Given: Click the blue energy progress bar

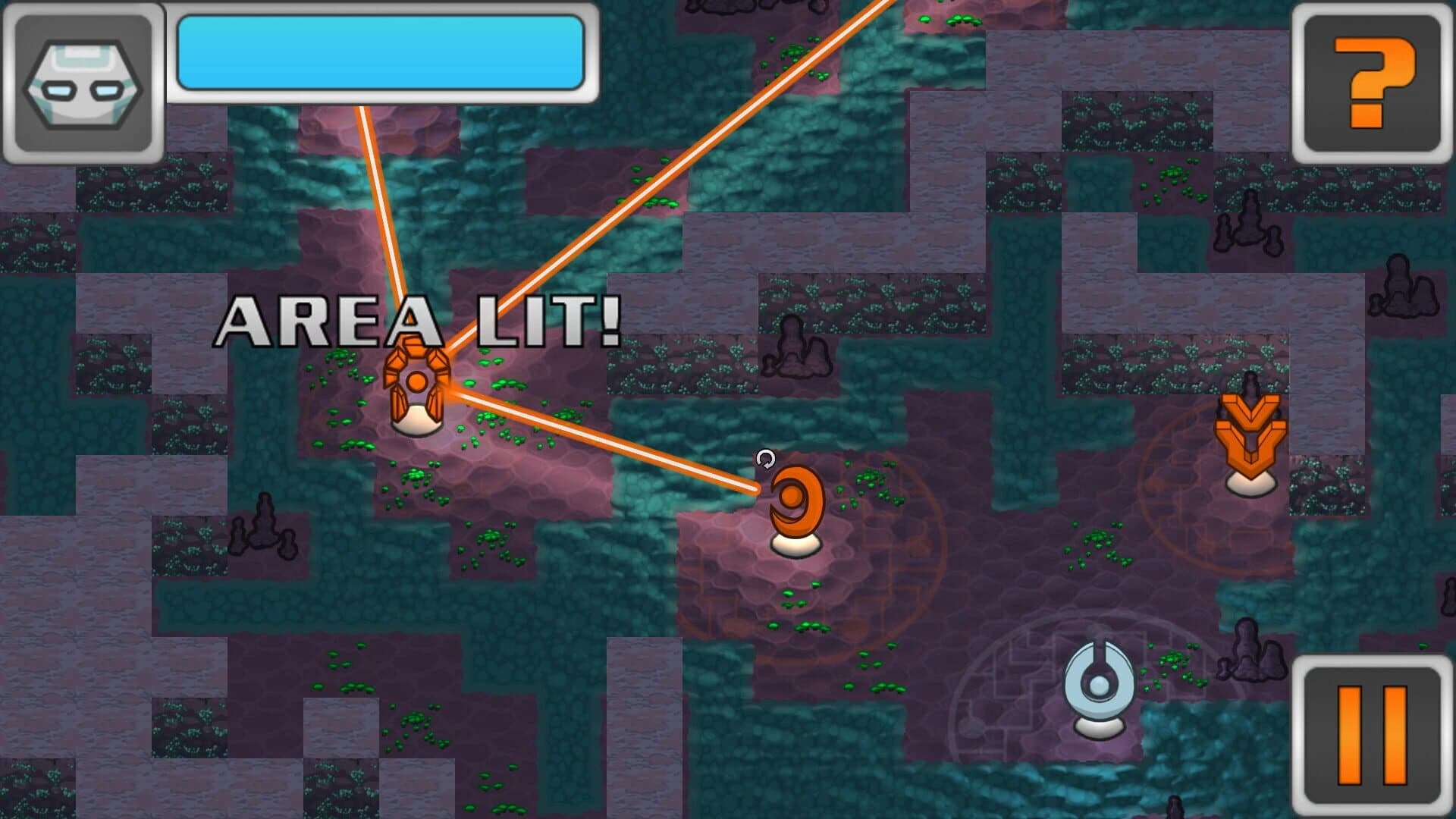Looking at the screenshot, I should (383, 53).
